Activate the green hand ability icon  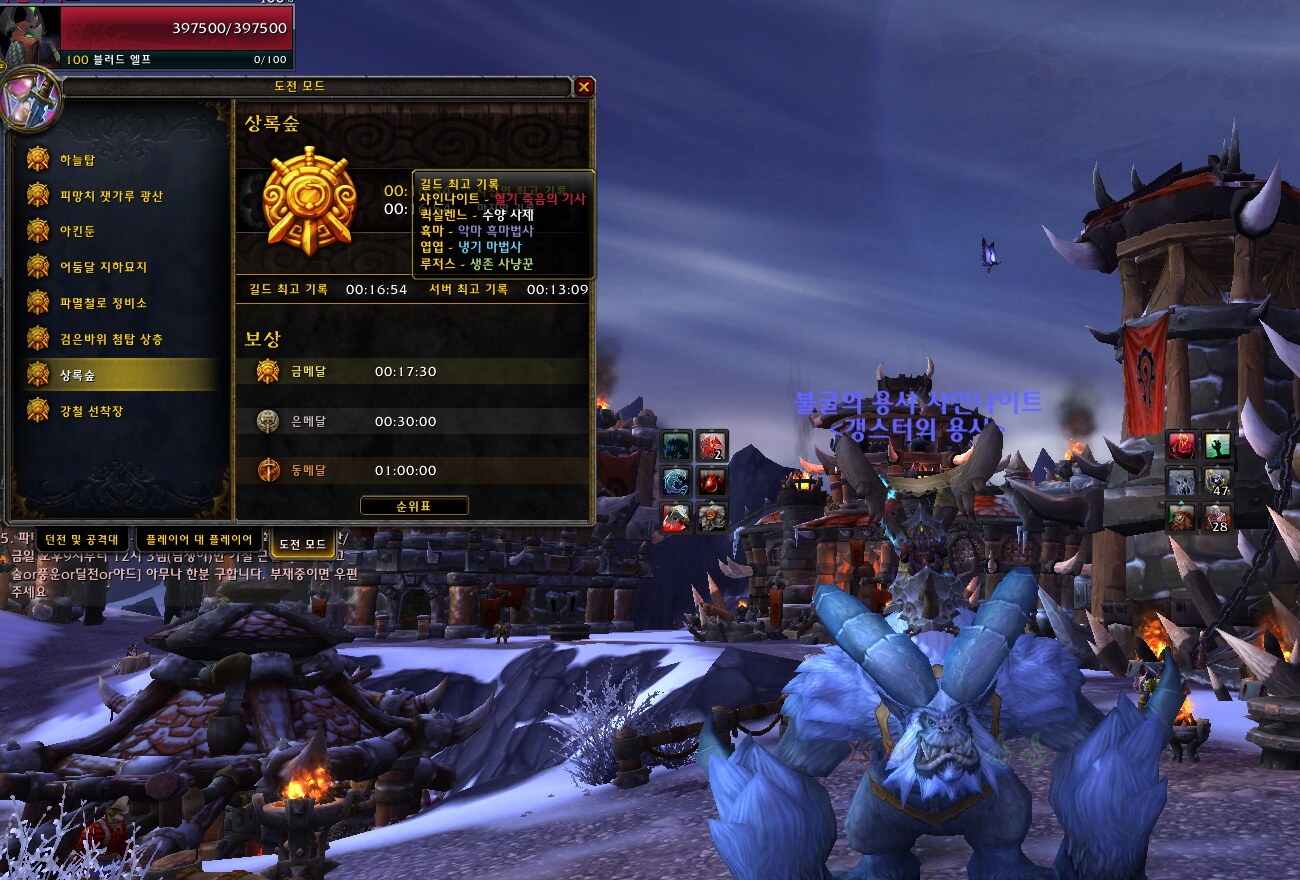coord(1216,446)
